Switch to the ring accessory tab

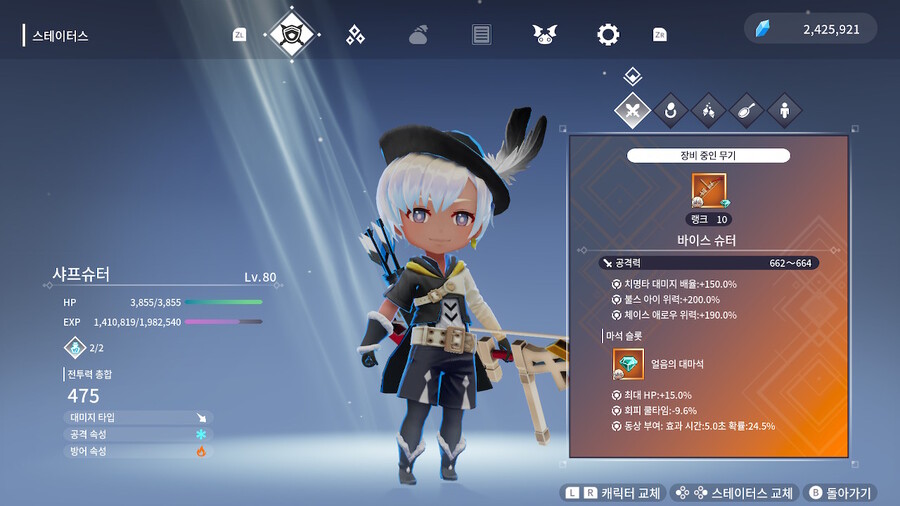[x=670, y=110]
